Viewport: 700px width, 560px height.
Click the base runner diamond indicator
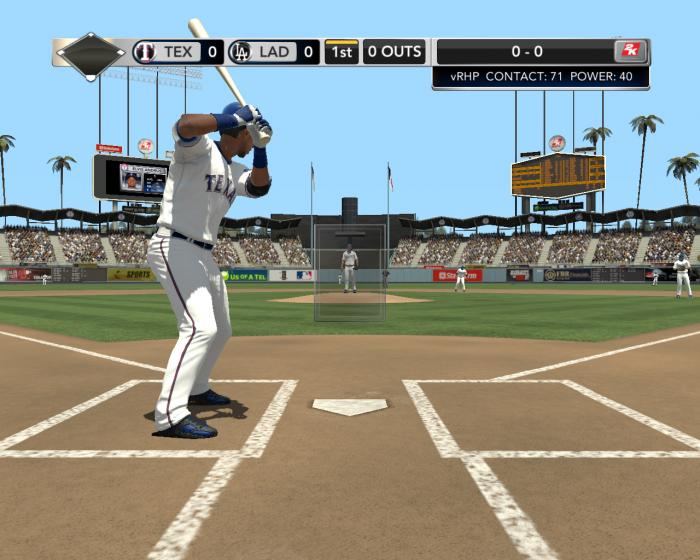click(x=90, y=55)
